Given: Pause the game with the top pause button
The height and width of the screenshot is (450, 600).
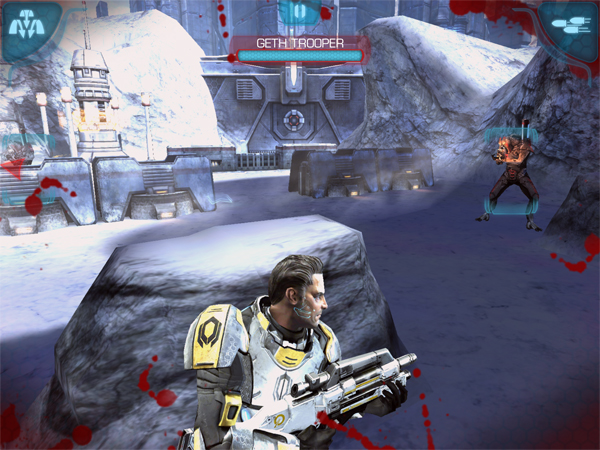Looking at the screenshot, I should tap(299, 13).
